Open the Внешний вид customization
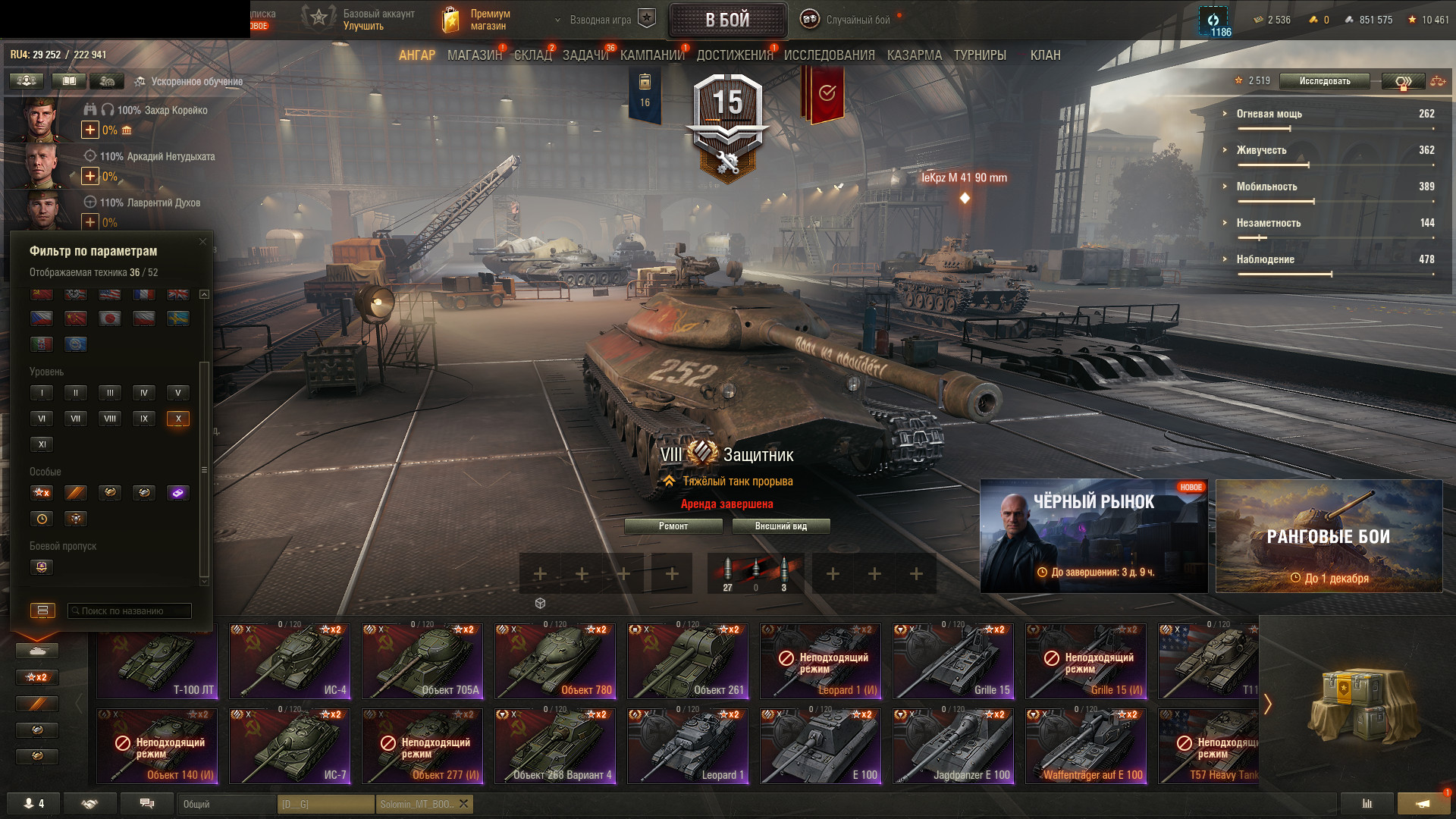 (780, 526)
